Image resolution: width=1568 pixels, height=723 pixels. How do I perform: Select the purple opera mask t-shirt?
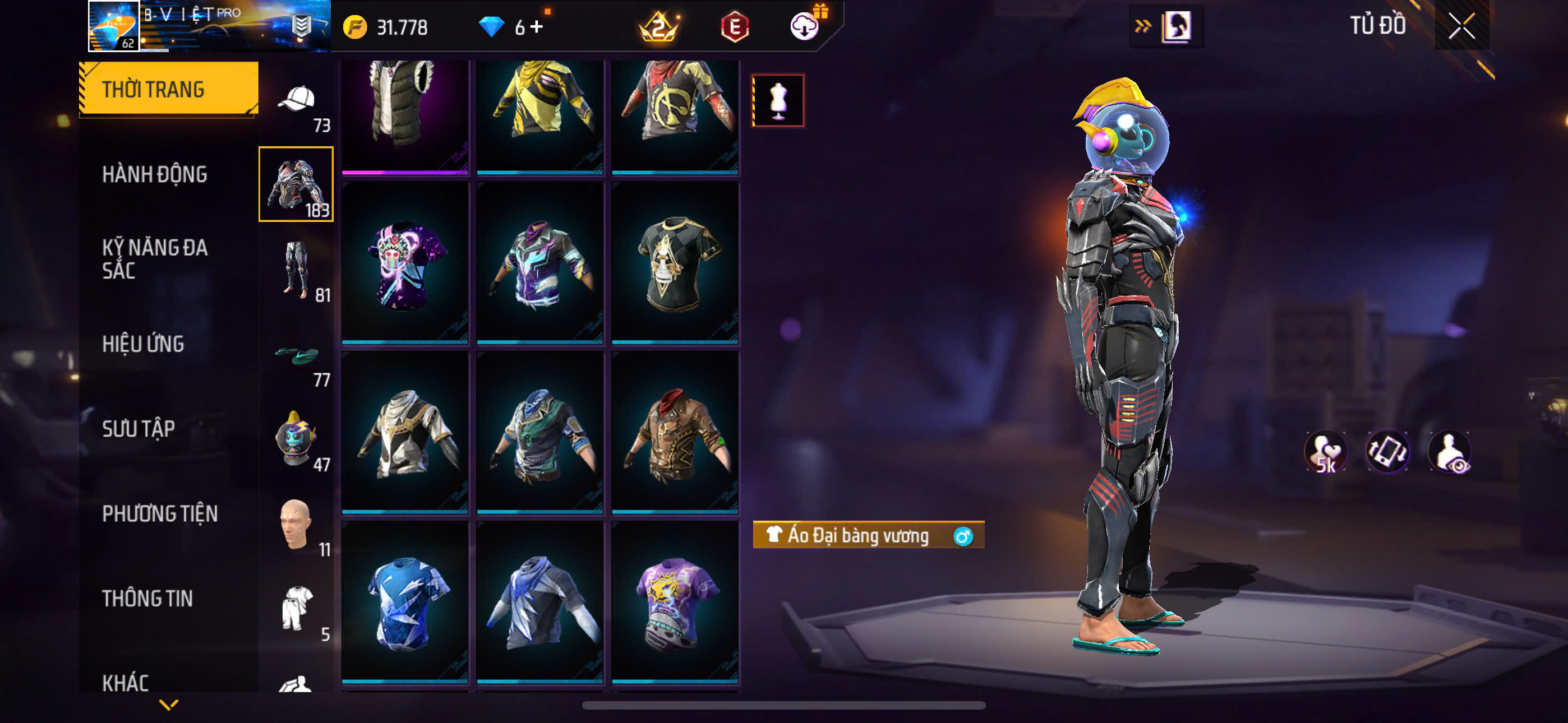click(405, 263)
